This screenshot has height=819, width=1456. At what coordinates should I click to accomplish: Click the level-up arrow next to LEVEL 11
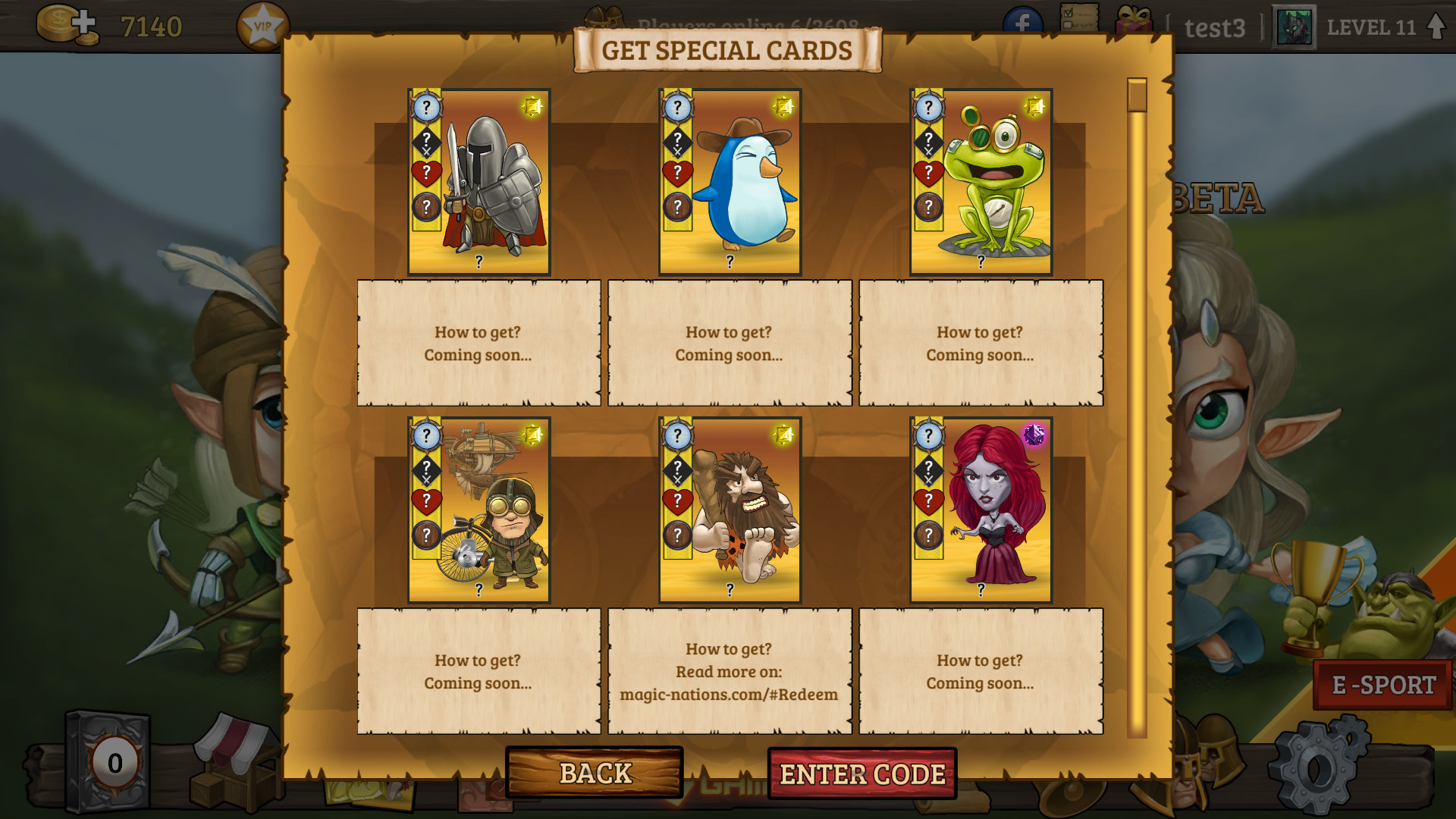coord(1437,24)
